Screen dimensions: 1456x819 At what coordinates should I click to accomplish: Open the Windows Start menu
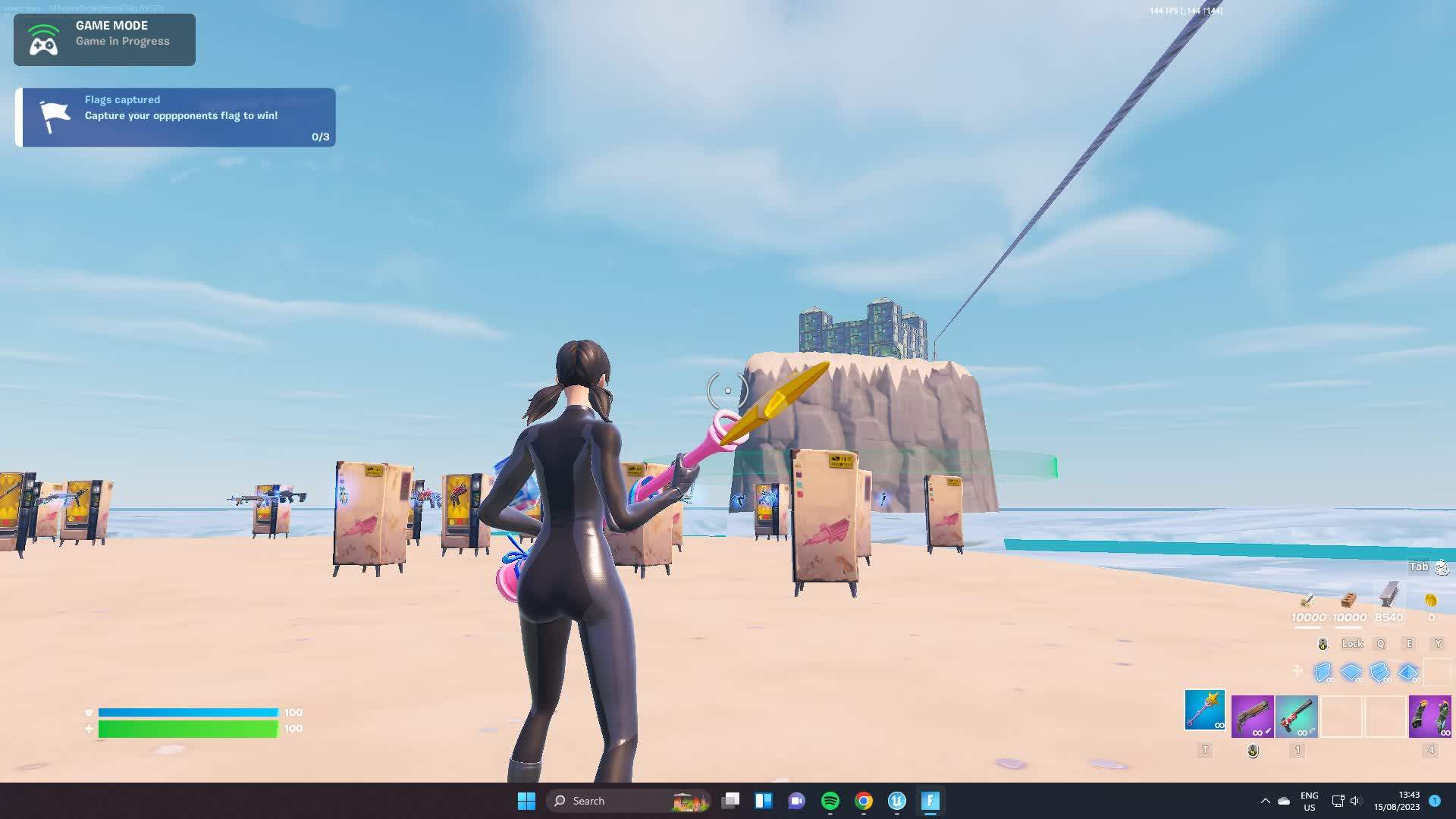526,800
